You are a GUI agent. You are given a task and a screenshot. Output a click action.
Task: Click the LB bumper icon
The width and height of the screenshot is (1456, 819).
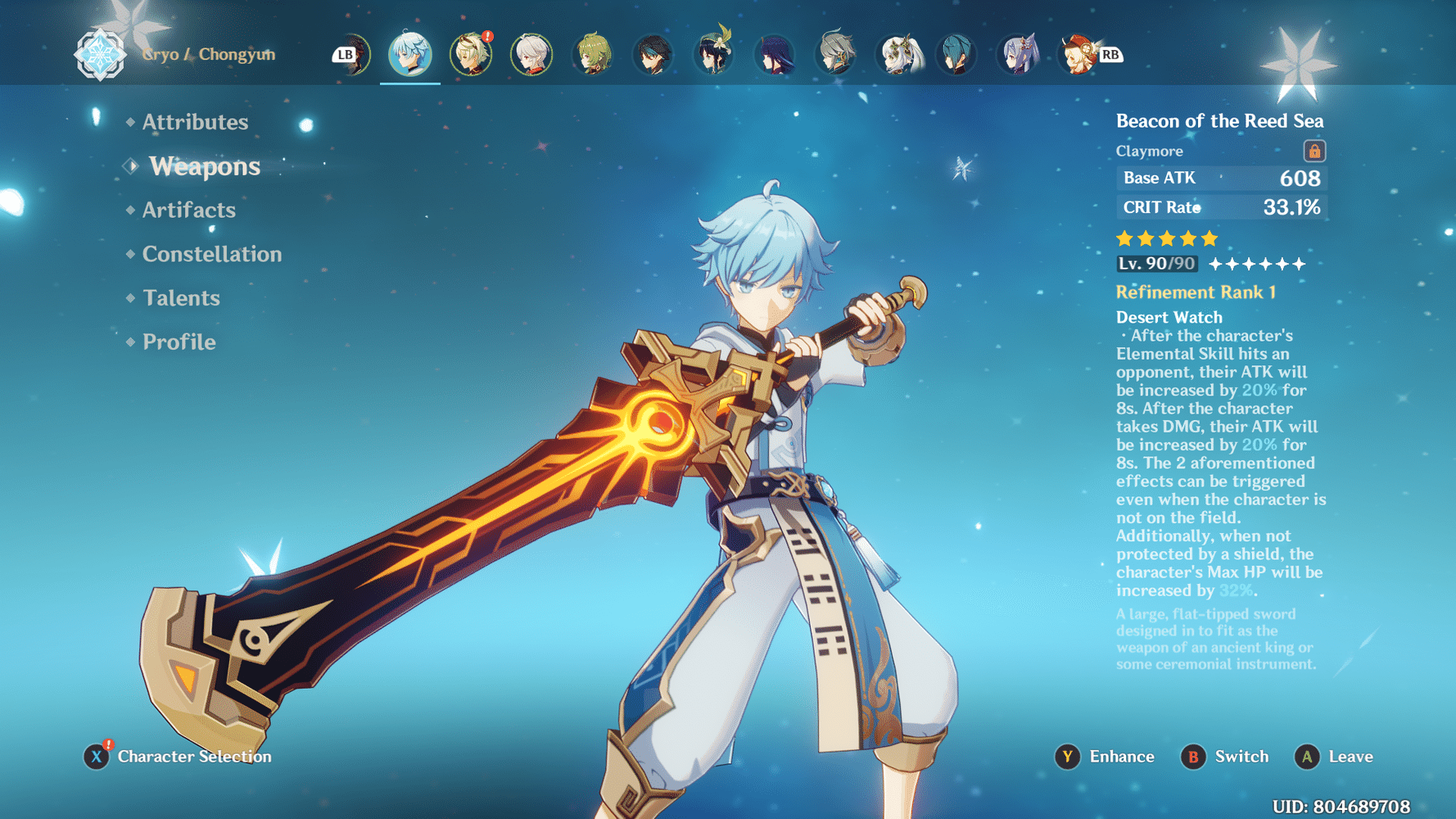click(345, 54)
